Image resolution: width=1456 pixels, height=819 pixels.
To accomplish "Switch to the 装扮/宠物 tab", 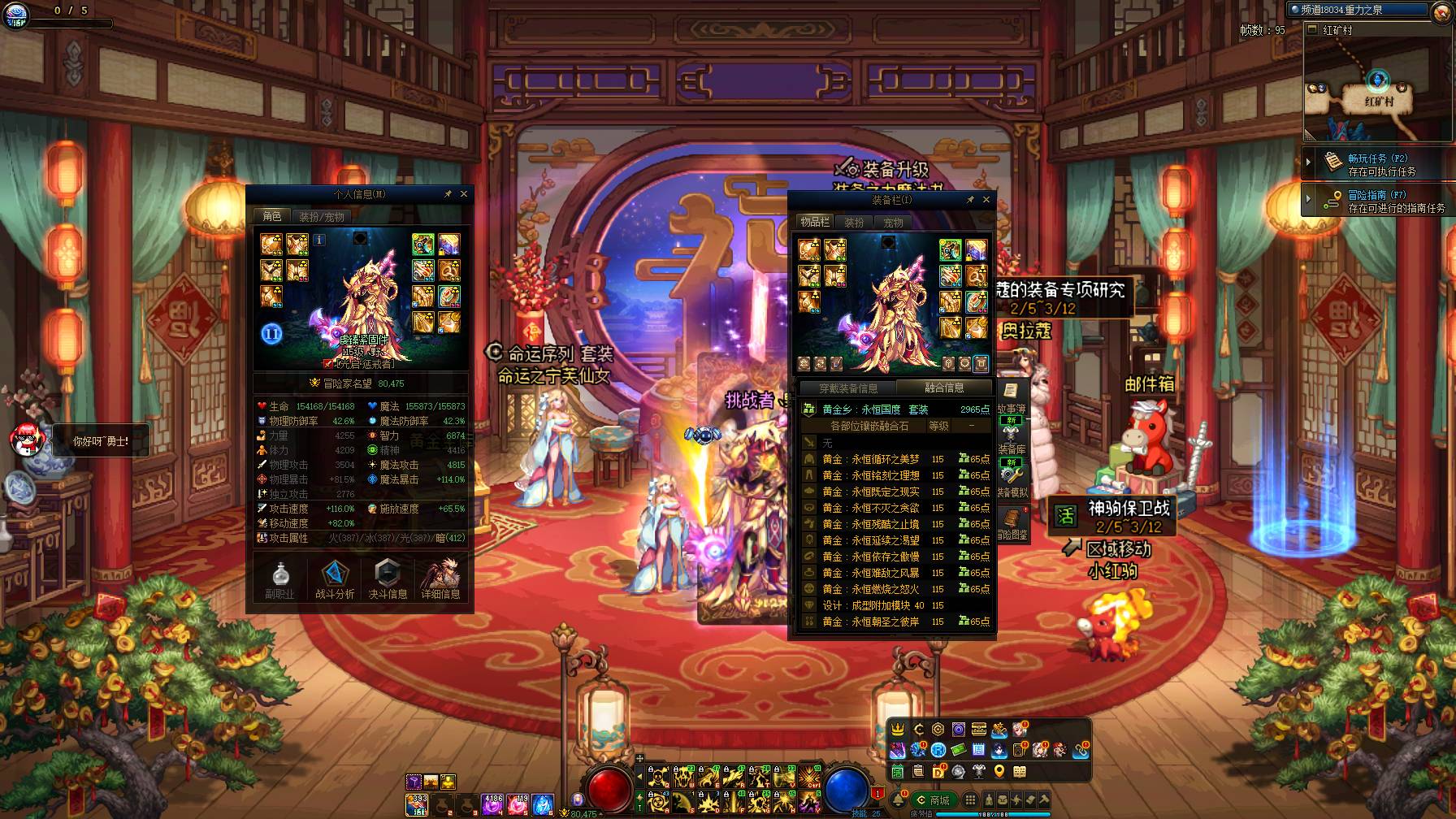I will tap(322, 216).
